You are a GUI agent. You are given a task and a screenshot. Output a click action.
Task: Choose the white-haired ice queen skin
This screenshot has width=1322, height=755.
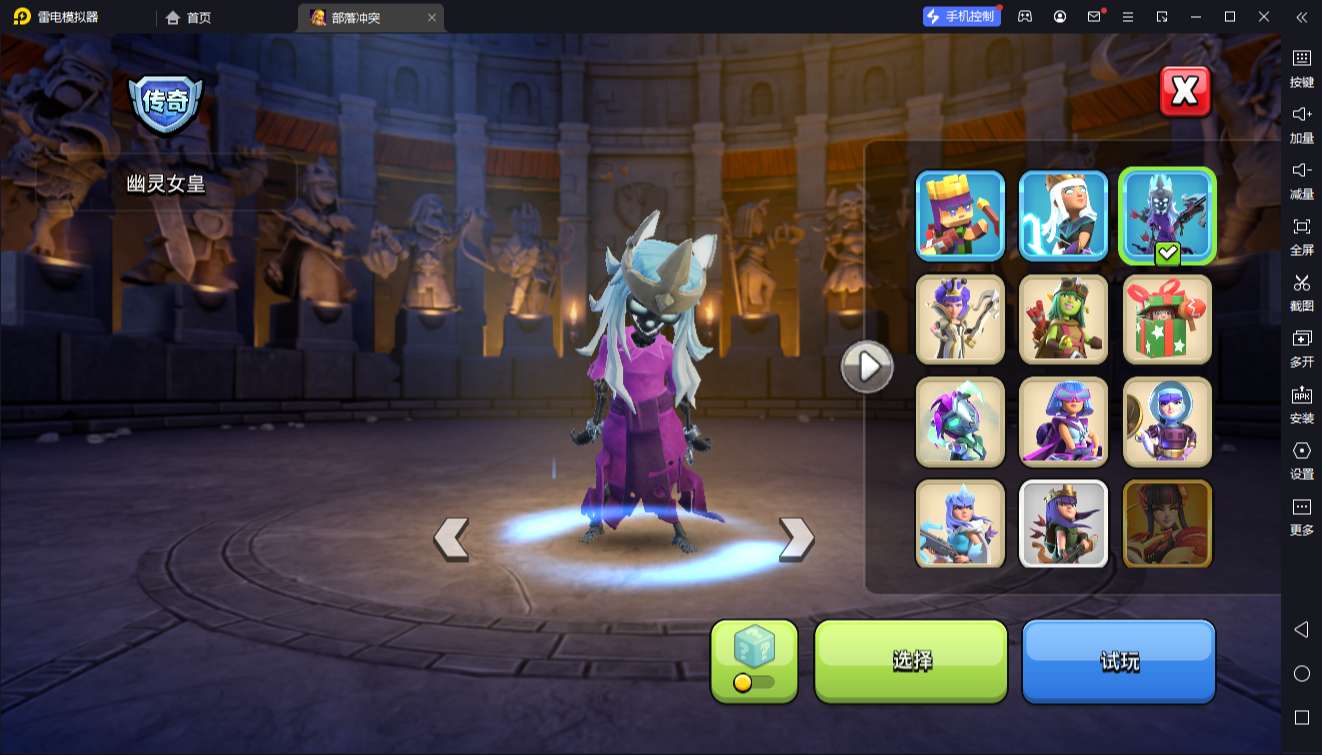point(1063,216)
